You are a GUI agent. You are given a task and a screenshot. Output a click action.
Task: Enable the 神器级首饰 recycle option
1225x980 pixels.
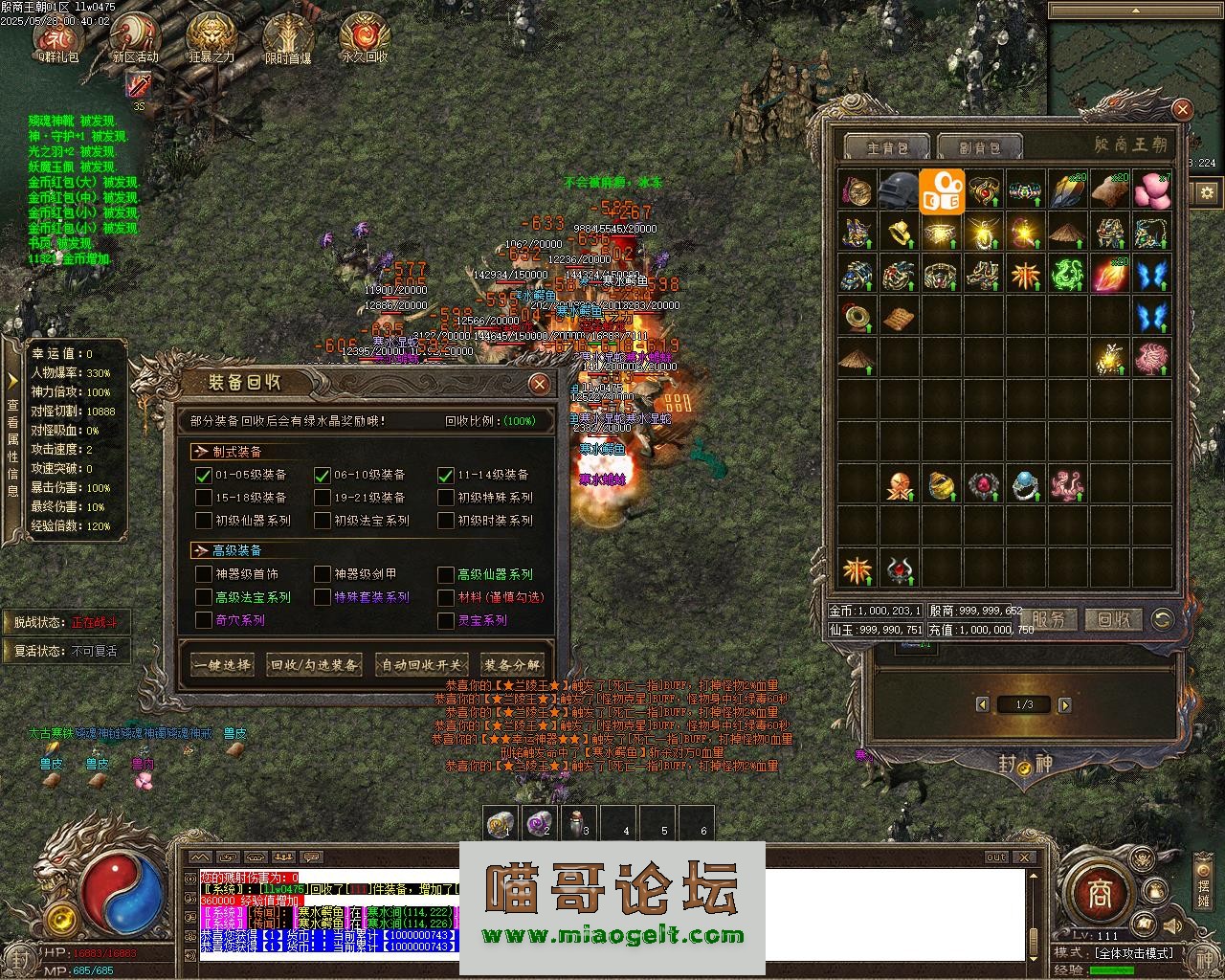click(x=203, y=574)
